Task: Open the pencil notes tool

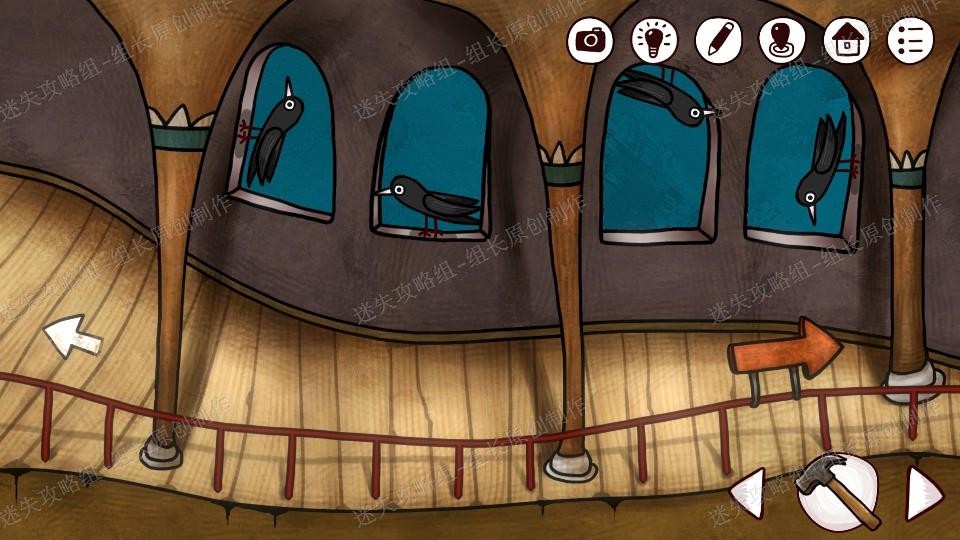Action: (x=718, y=40)
